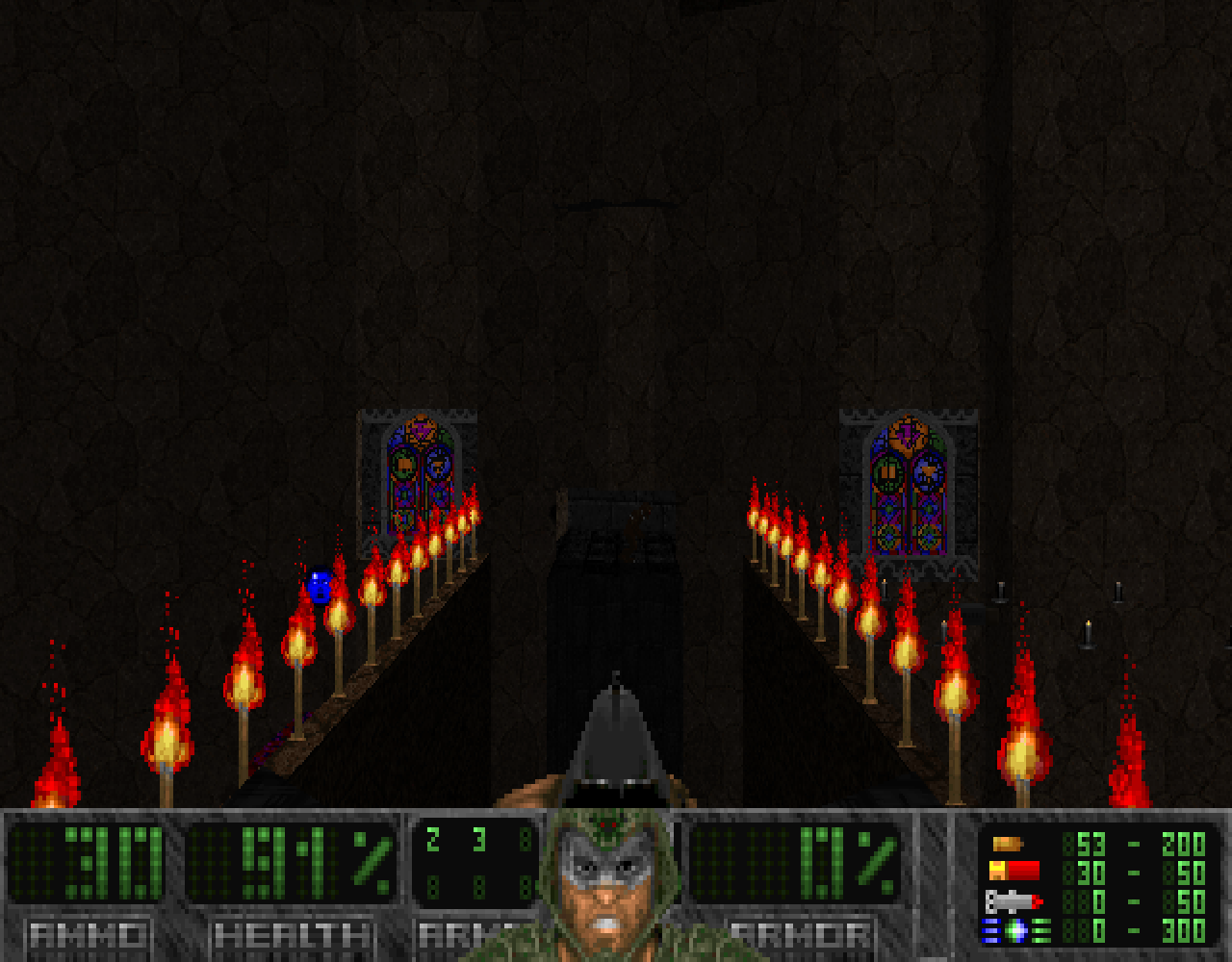This screenshot has height=962, width=1232.
Task: Select the energy cell icon in the ammo inventory
Action: coord(1015,930)
